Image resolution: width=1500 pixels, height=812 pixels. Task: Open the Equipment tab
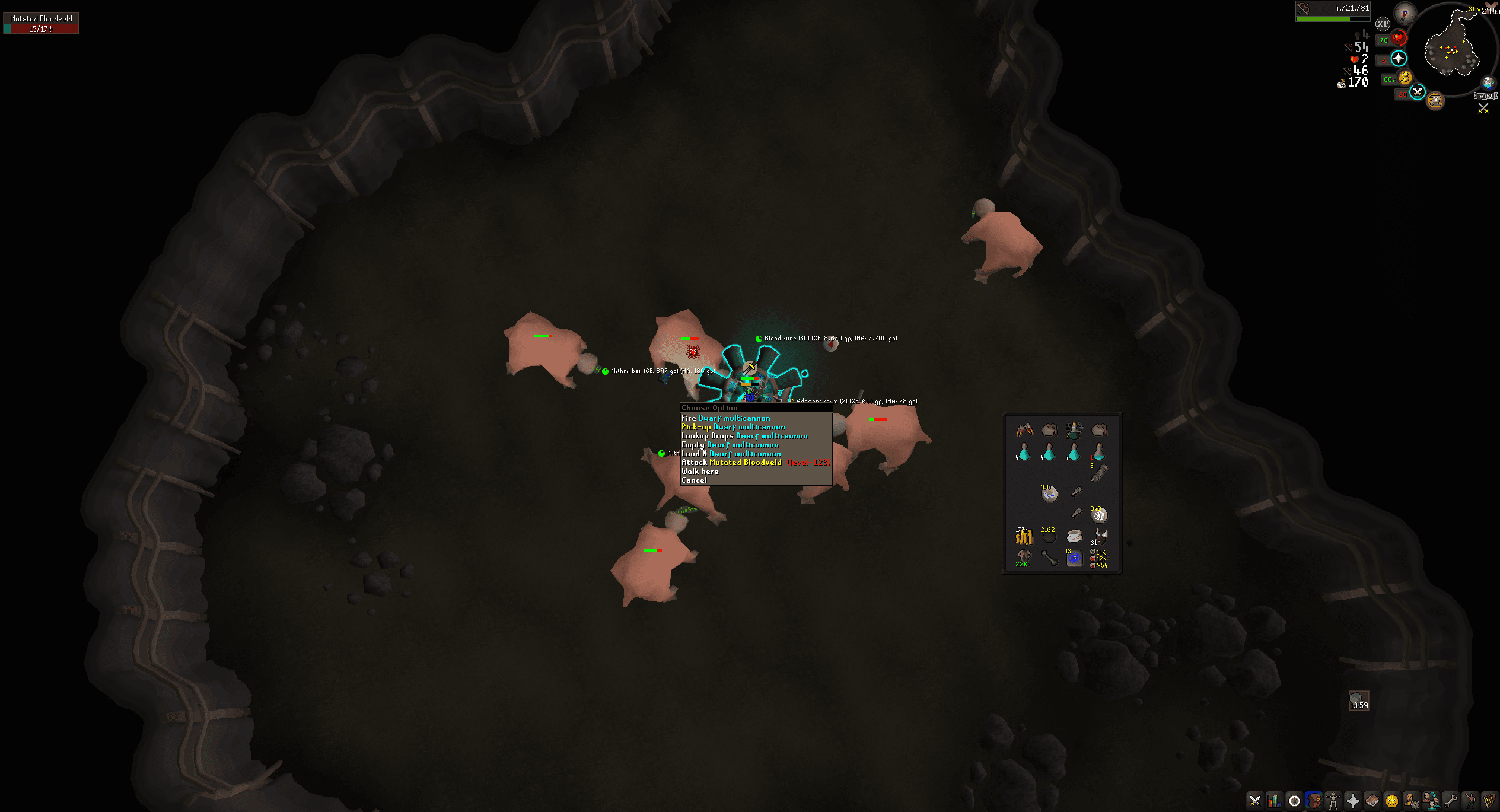tap(1333, 800)
